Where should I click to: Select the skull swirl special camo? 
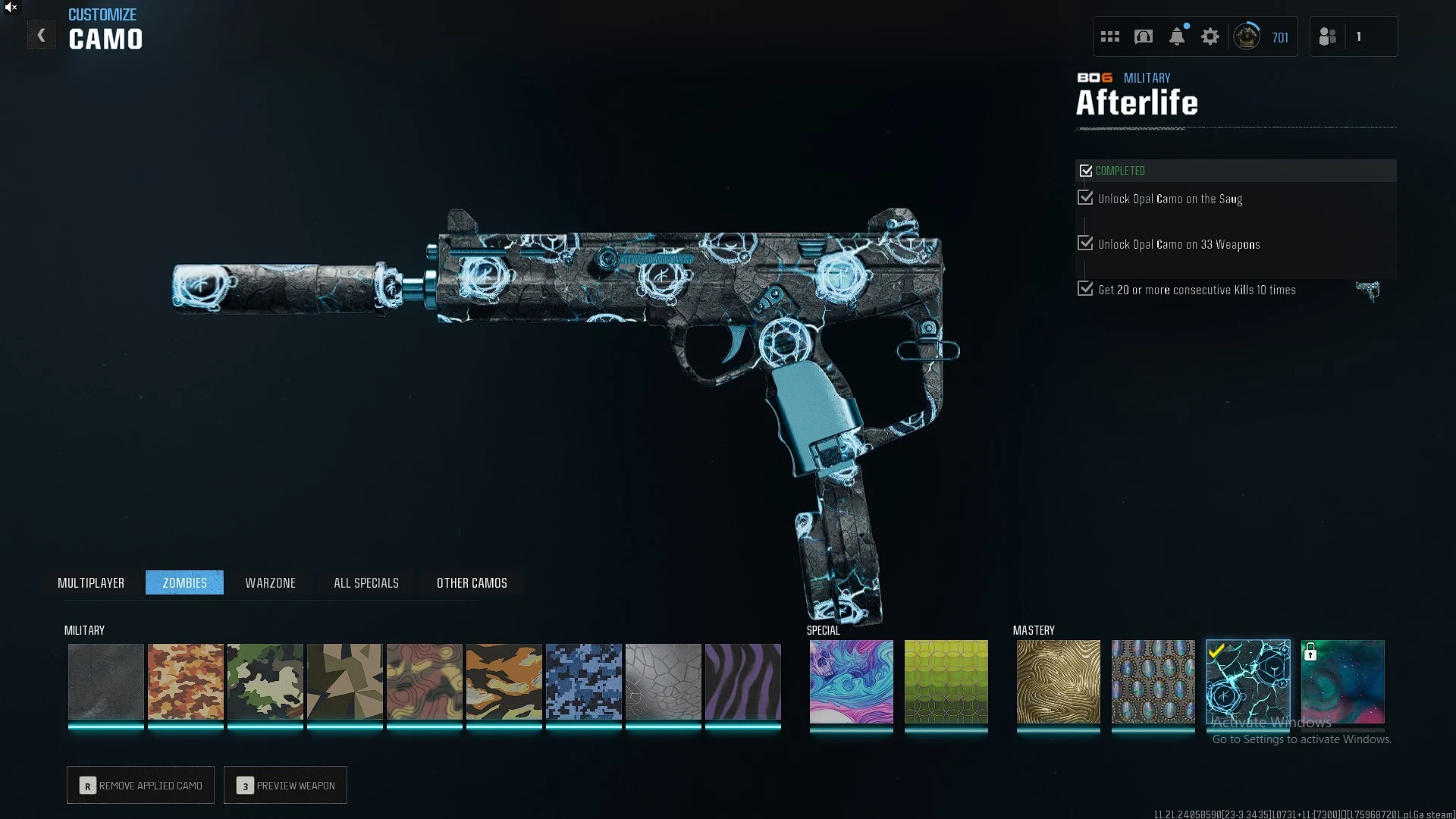pos(851,681)
